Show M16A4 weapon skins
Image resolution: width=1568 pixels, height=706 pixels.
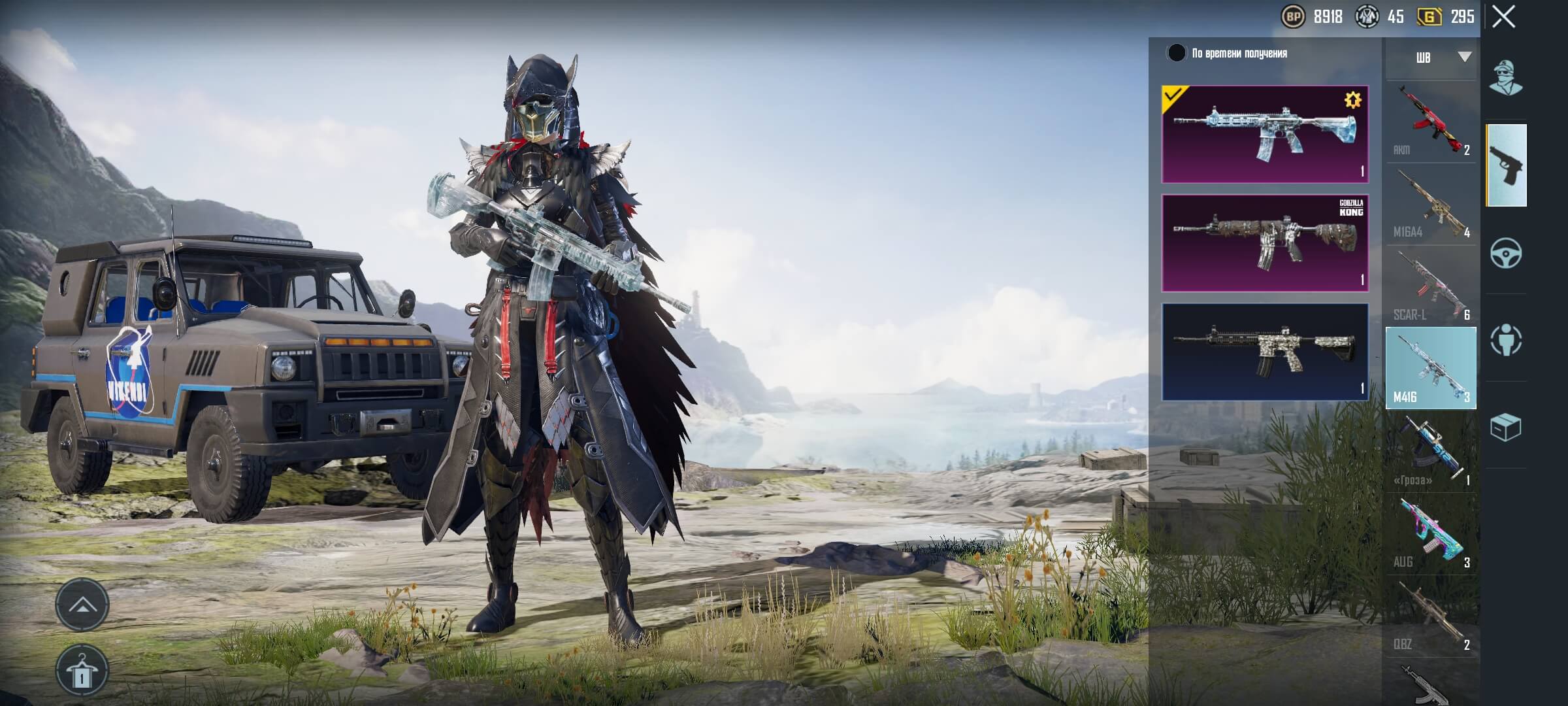tap(1430, 205)
